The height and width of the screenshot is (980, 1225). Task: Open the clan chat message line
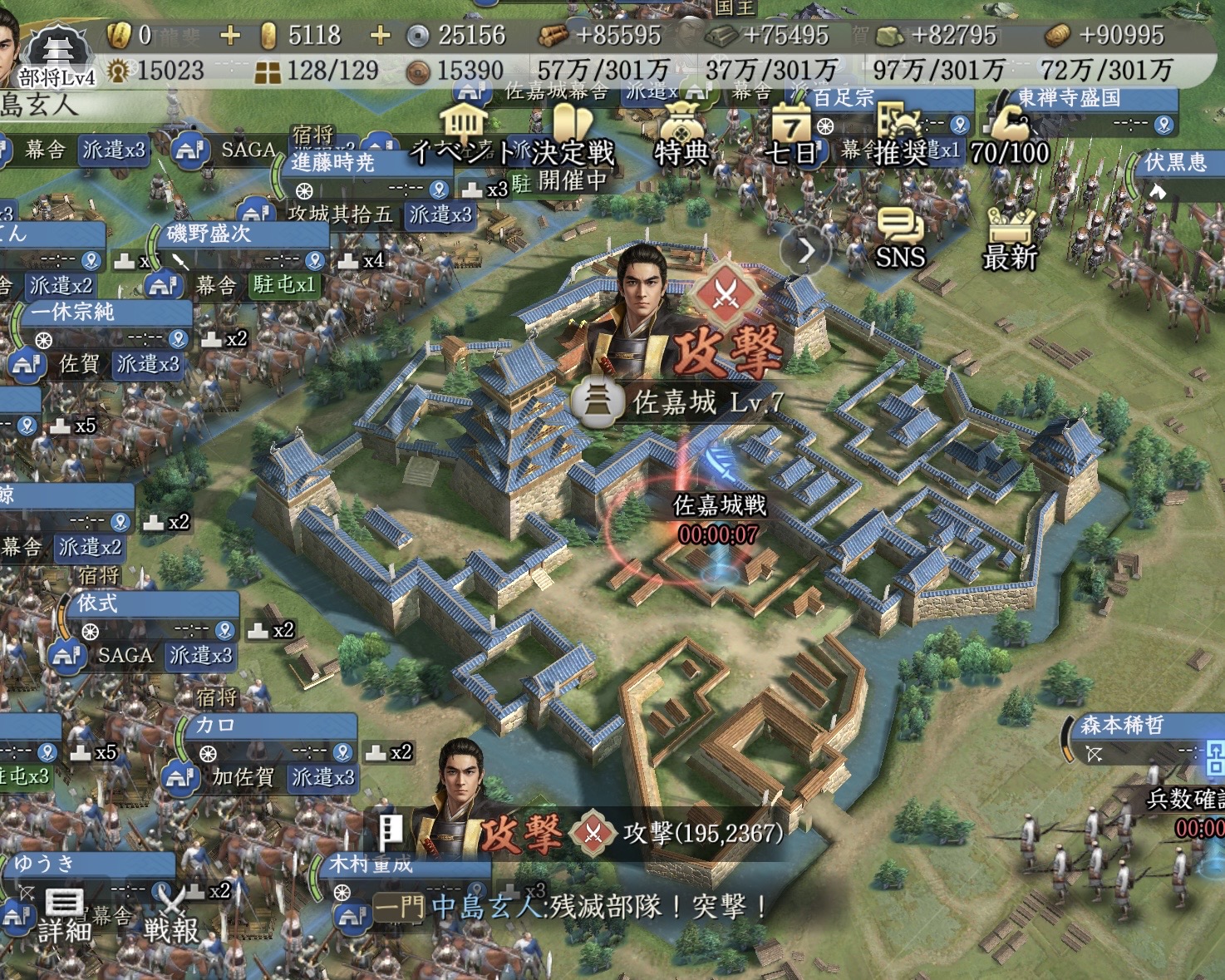click(x=573, y=906)
